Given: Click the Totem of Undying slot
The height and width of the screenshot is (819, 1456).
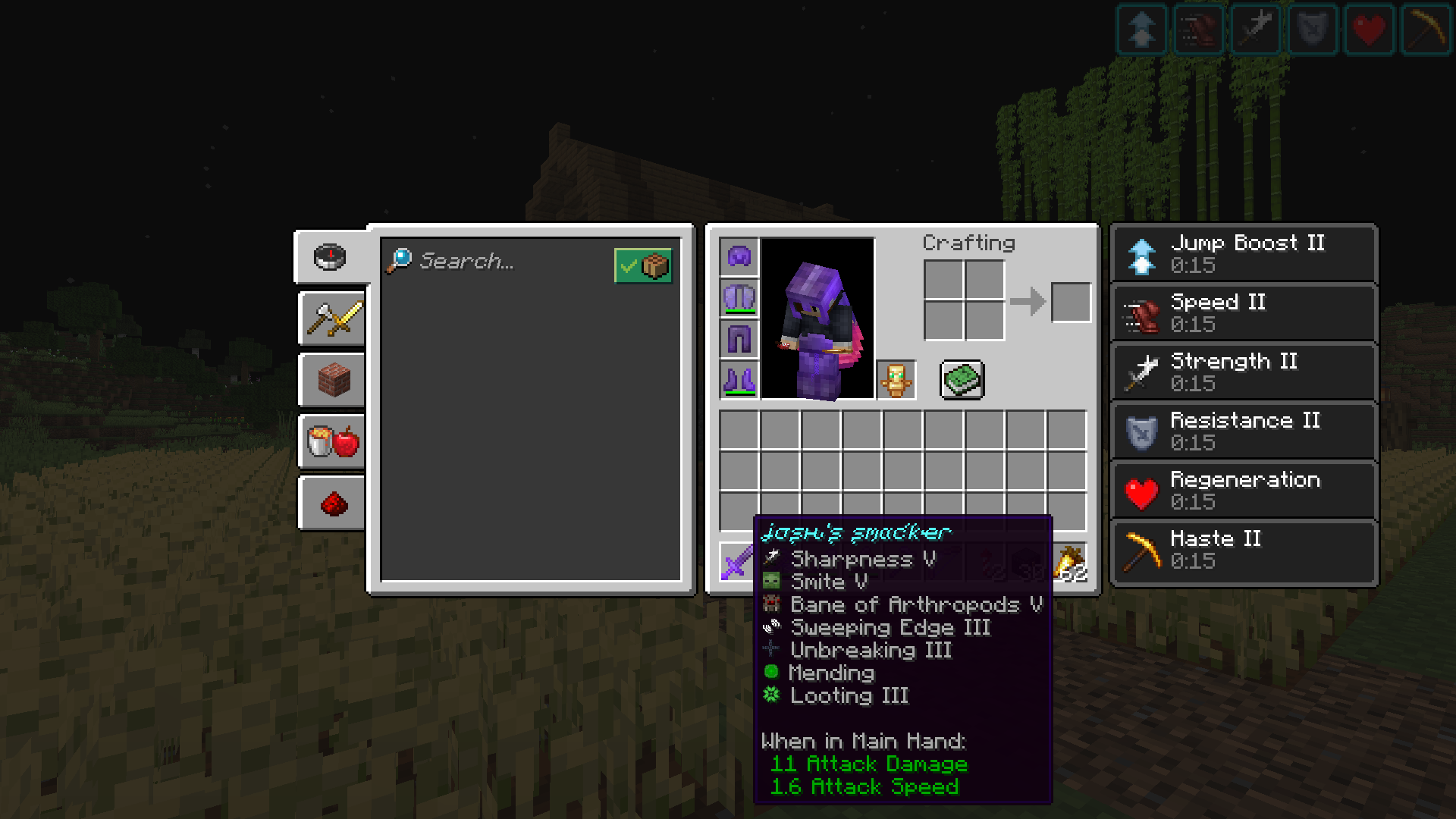Looking at the screenshot, I should coord(895,380).
